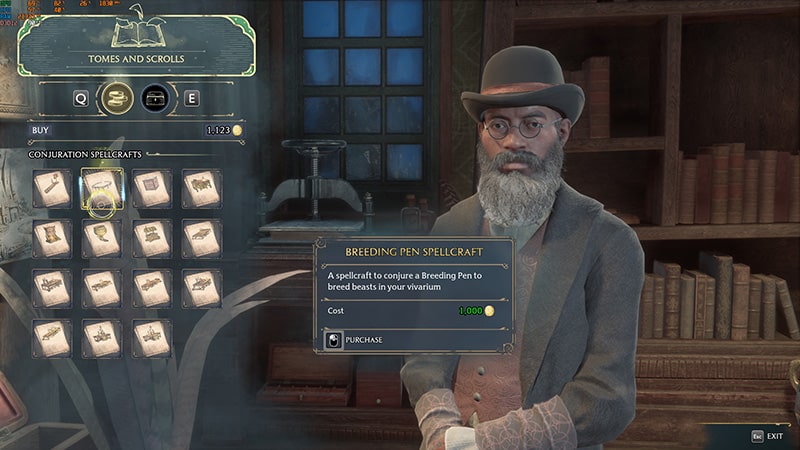800x450 pixels.
Task: Open the chest category tab
Action: point(155,98)
